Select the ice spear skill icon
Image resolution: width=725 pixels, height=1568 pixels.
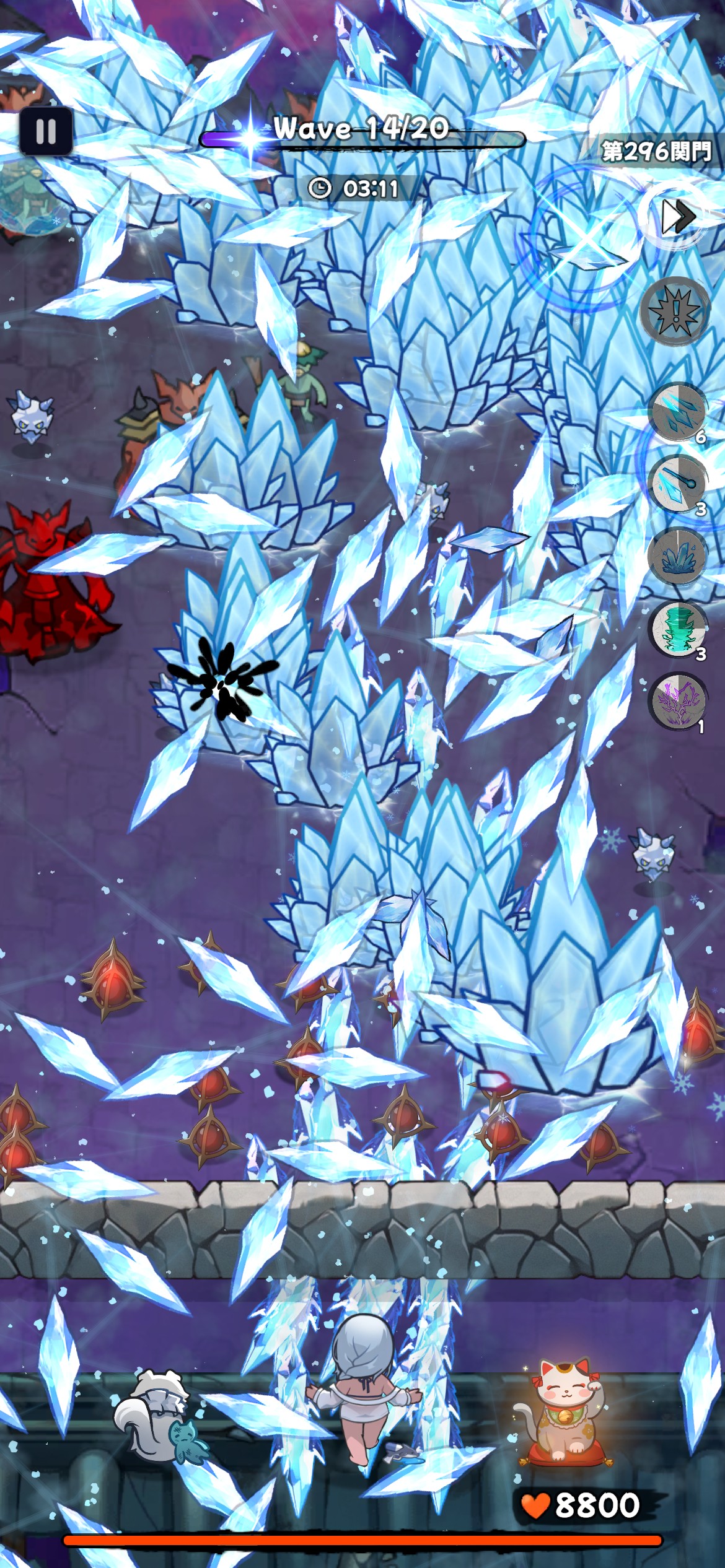click(677, 484)
